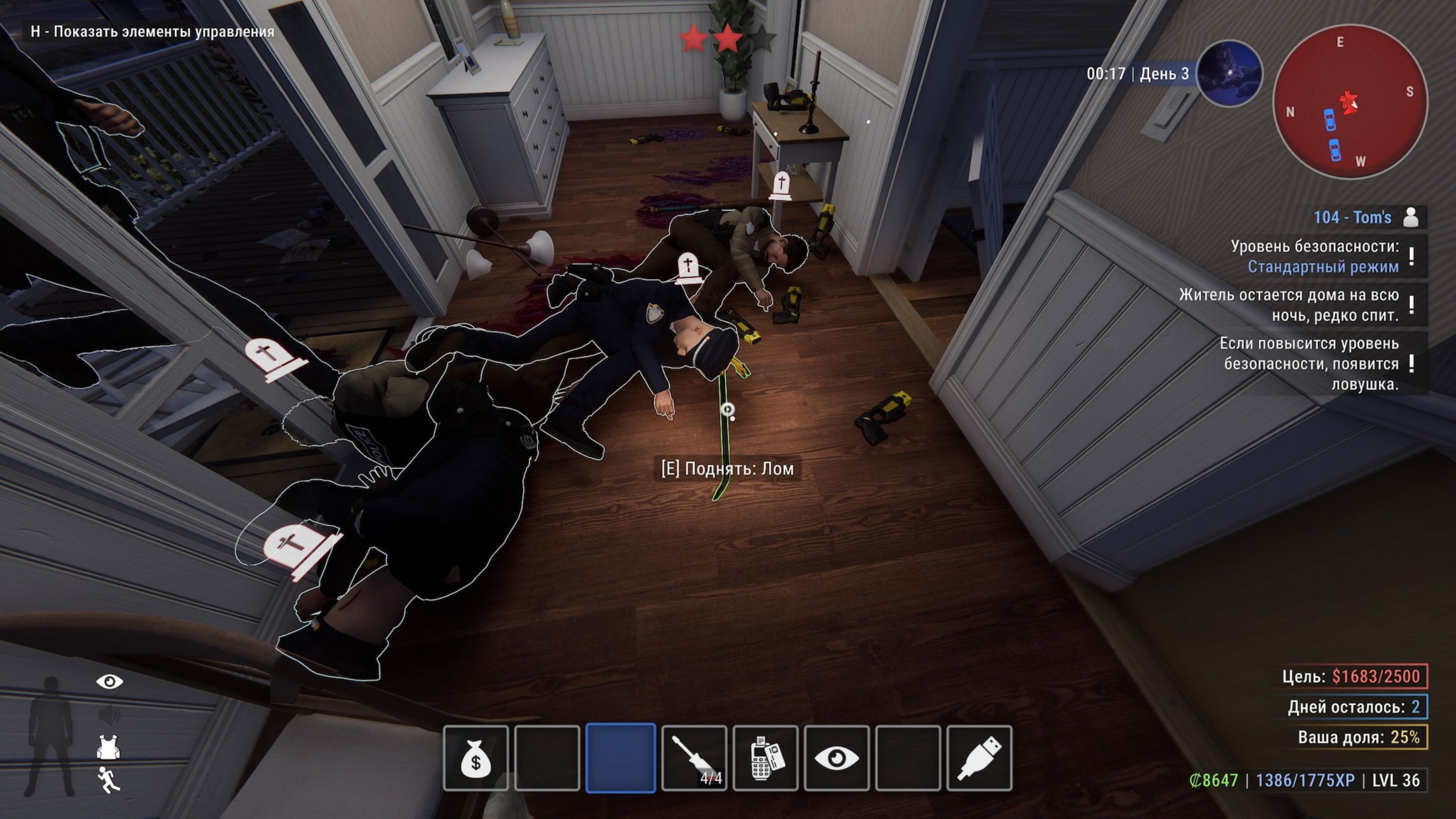Click the night sky time-of-day icon

tap(1229, 74)
